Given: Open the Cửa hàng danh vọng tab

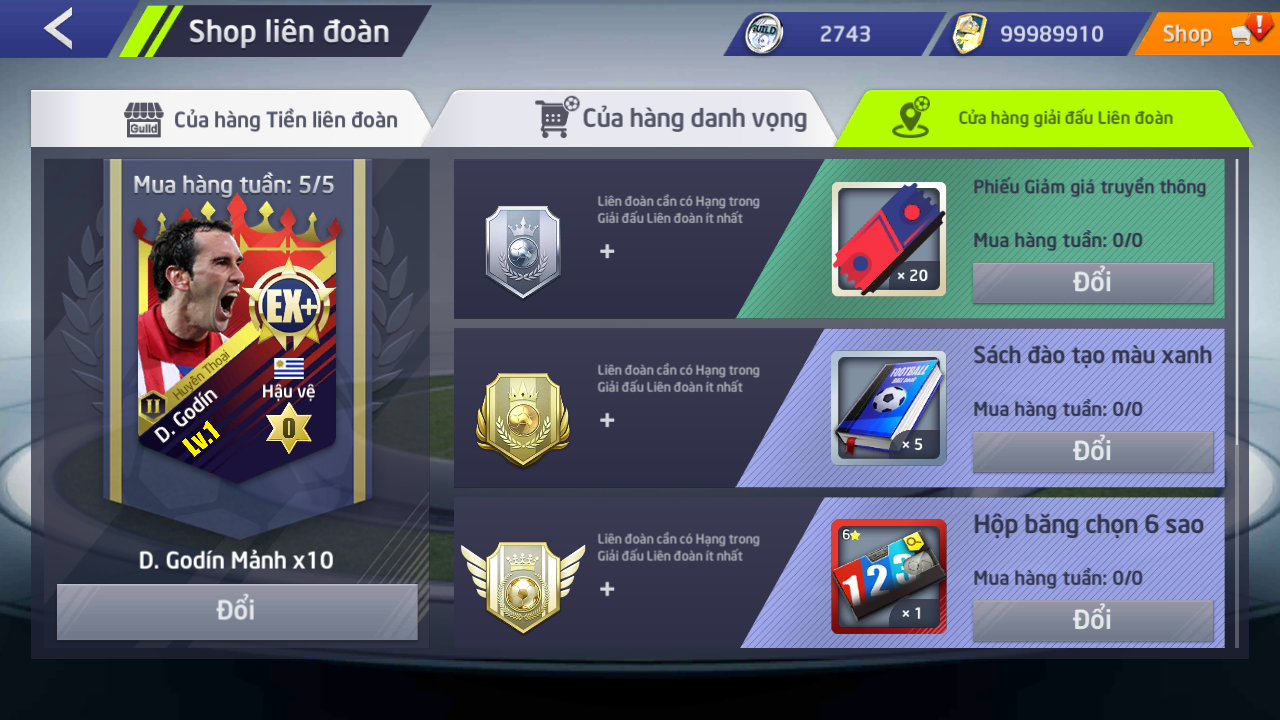Looking at the screenshot, I should [x=672, y=119].
